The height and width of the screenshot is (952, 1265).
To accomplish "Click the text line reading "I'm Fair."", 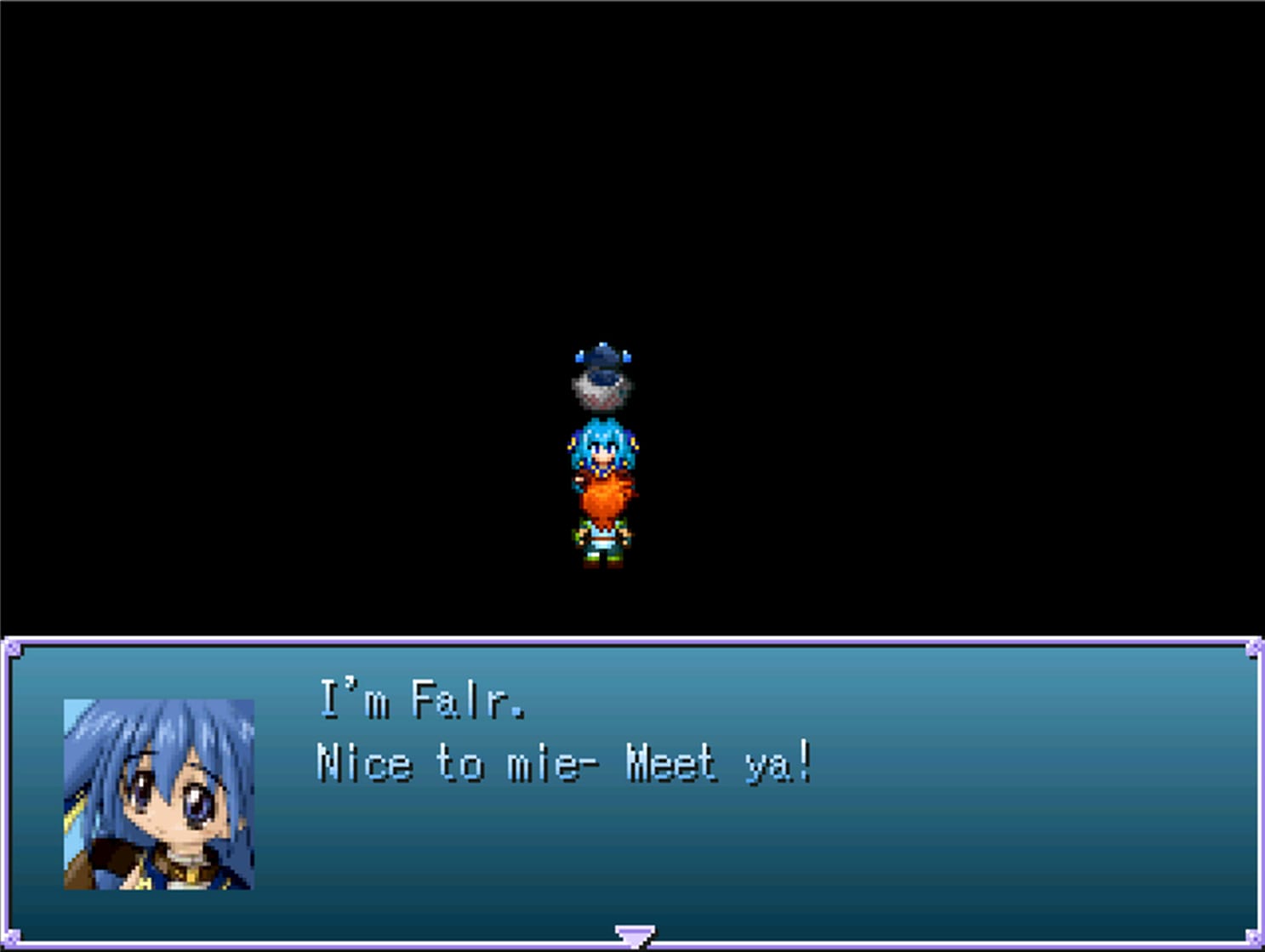I will coord(420,699).
